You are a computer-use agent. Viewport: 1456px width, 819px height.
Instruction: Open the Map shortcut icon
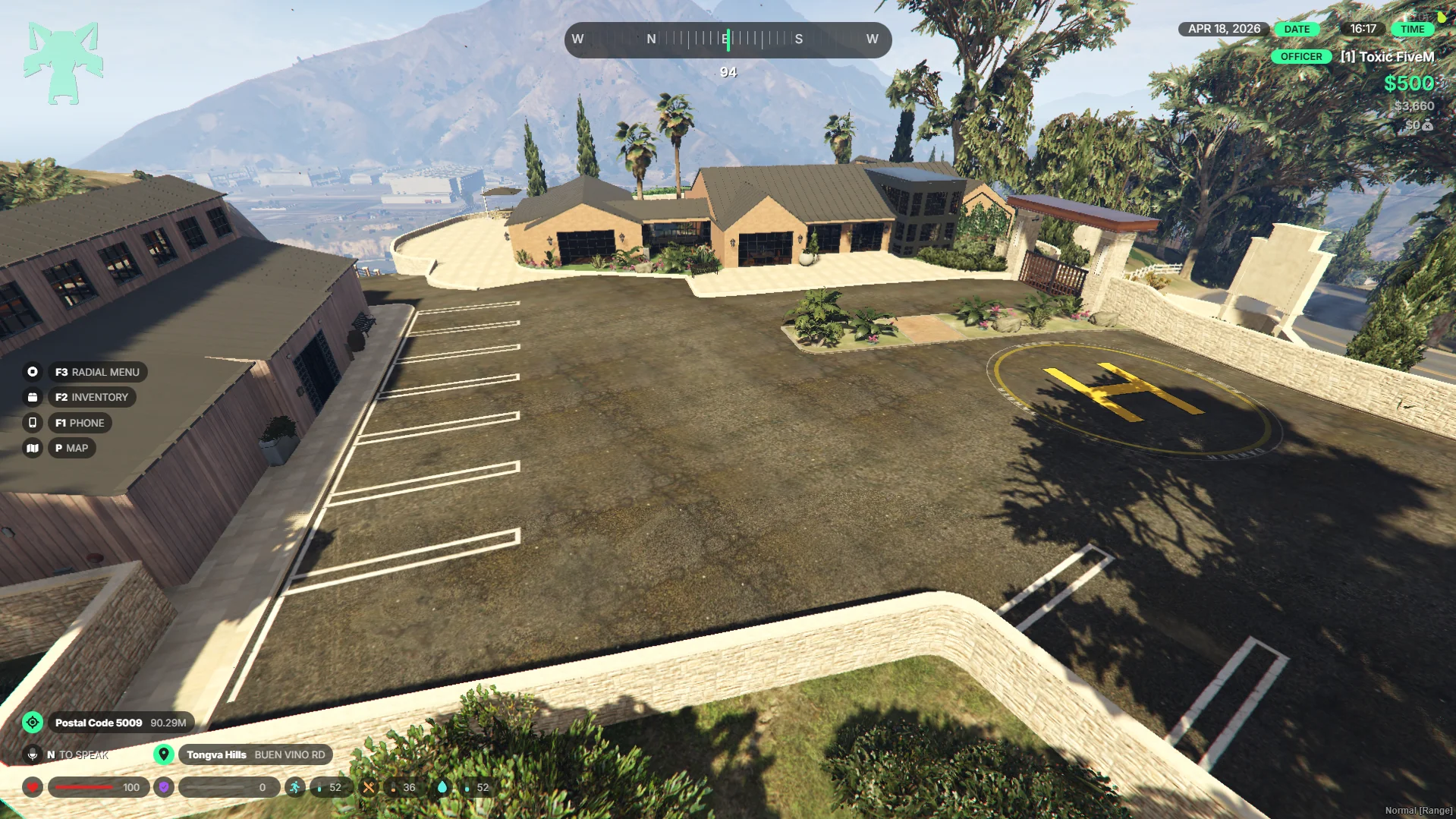[33, 448]
